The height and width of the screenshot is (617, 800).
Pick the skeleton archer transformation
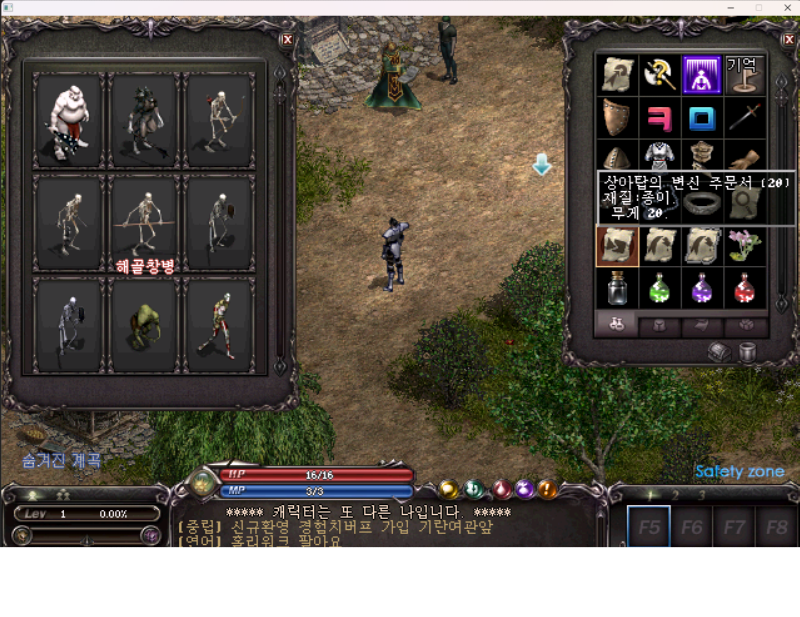click(x=219, y=120)
